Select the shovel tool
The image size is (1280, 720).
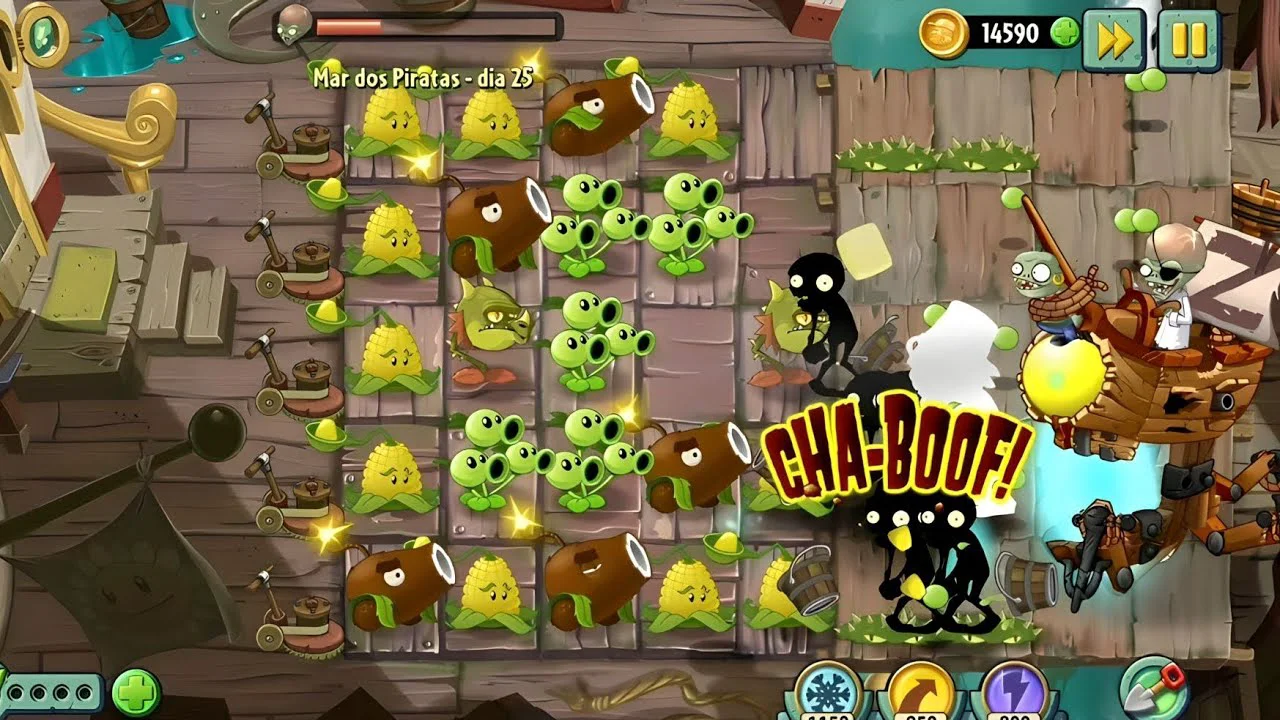coord(1154,688)
